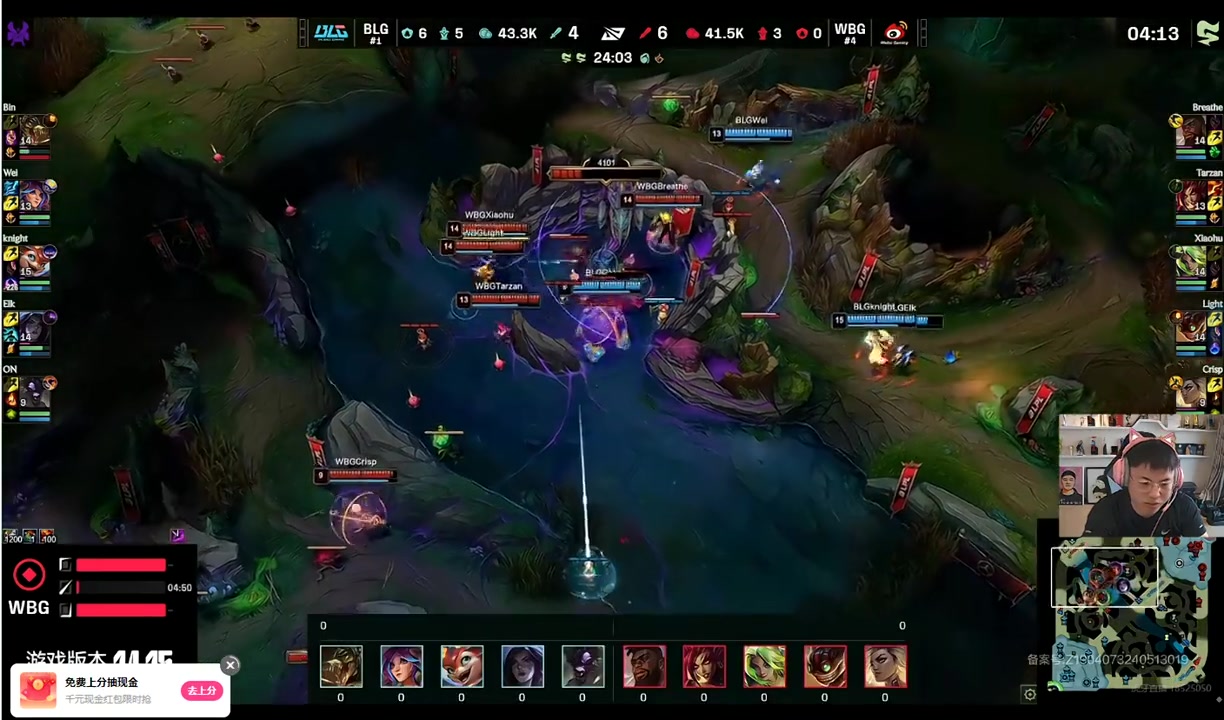Select Crisp's champion portrait in the right team panel

(x=1190, y=394)
